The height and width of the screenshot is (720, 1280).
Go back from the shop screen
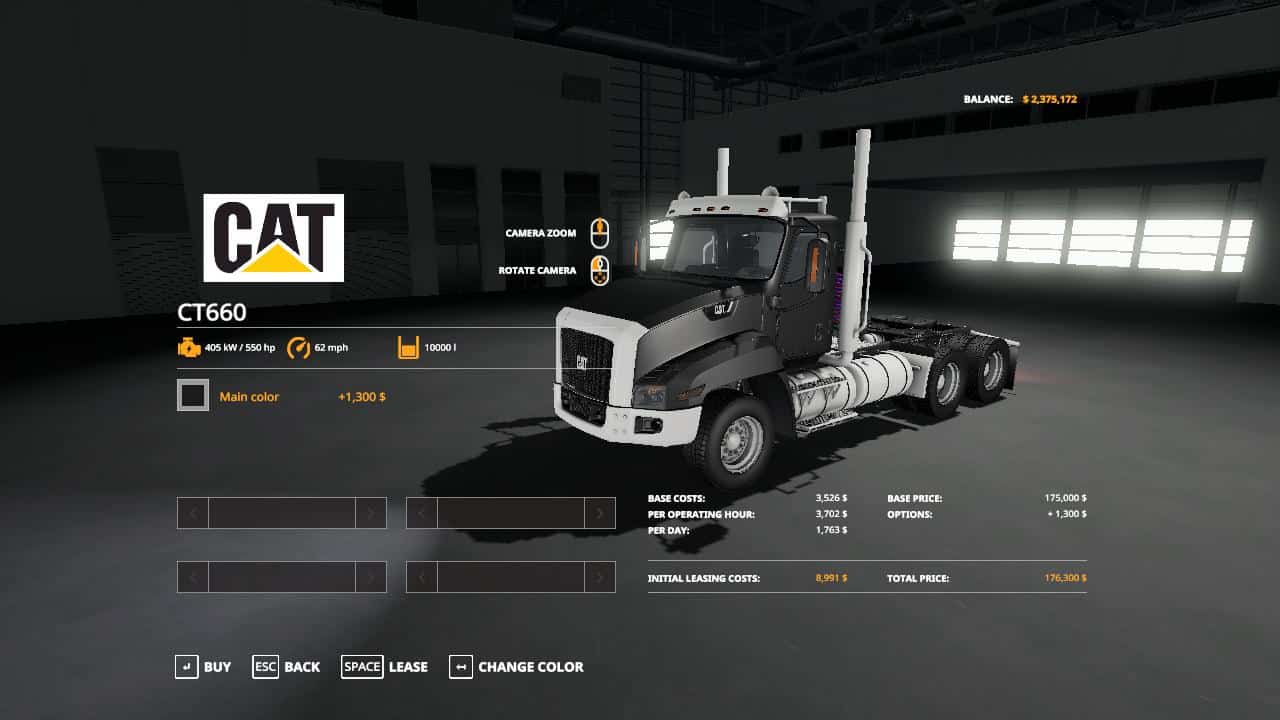(x=286, y=667)
